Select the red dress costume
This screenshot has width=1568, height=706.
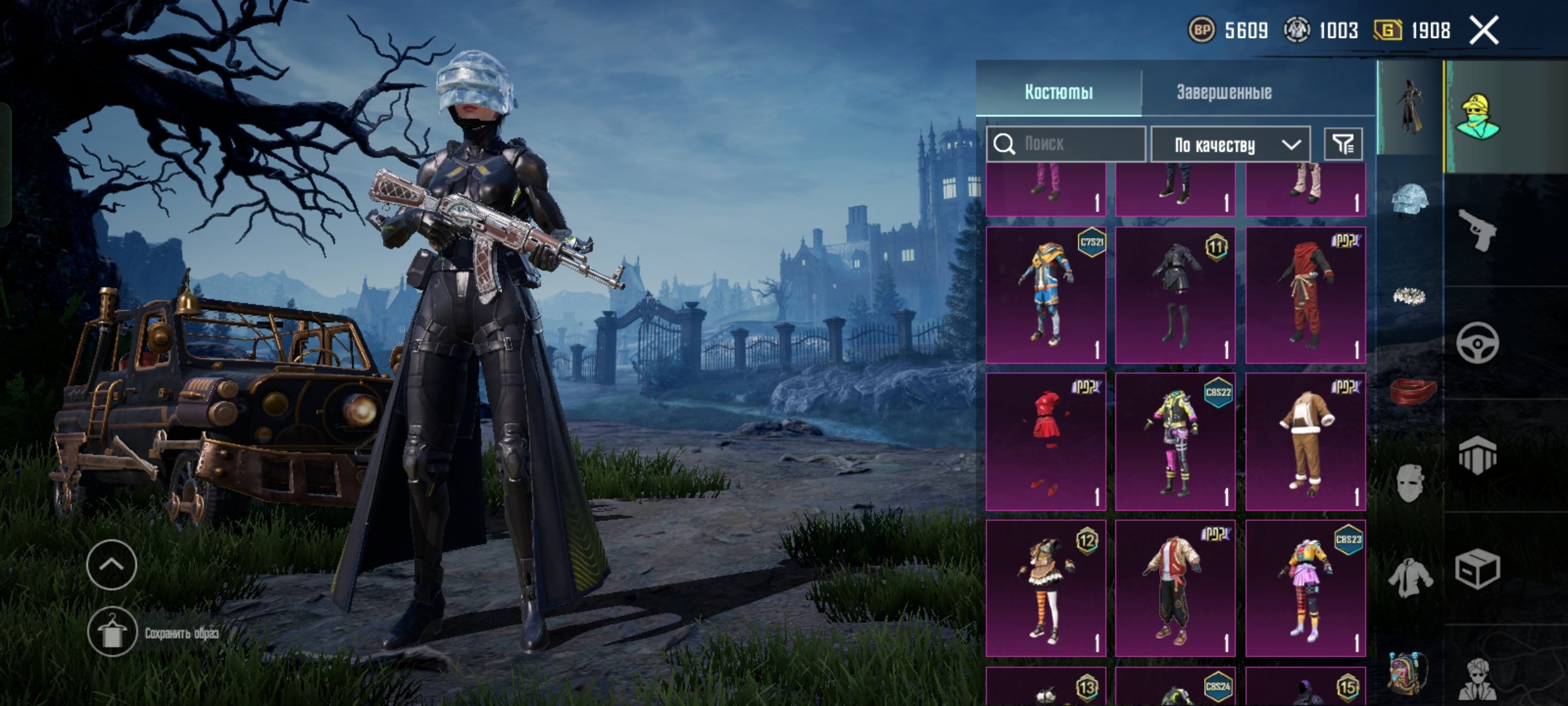[x=1045, y=442]
